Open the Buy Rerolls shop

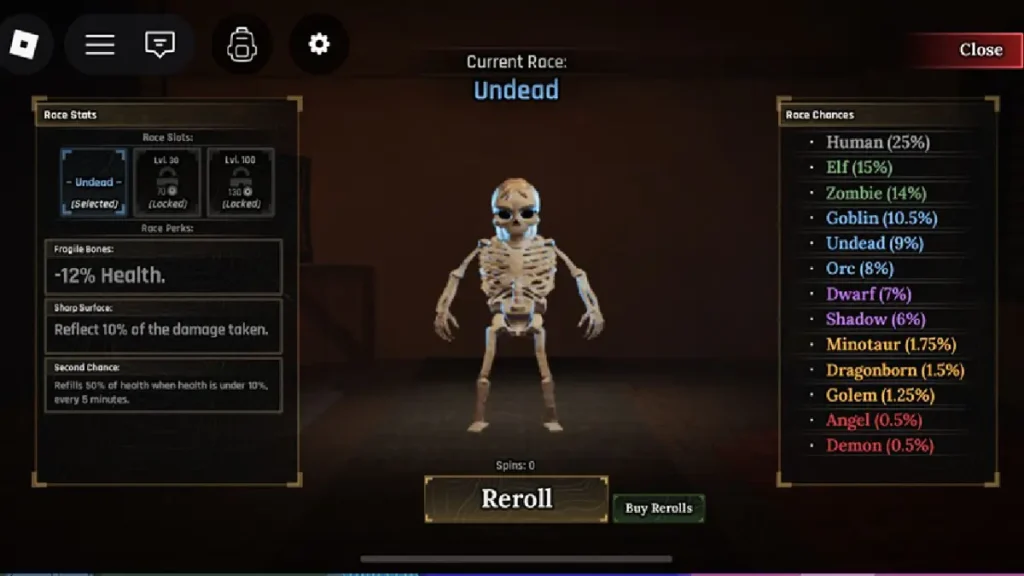(658, 508)
